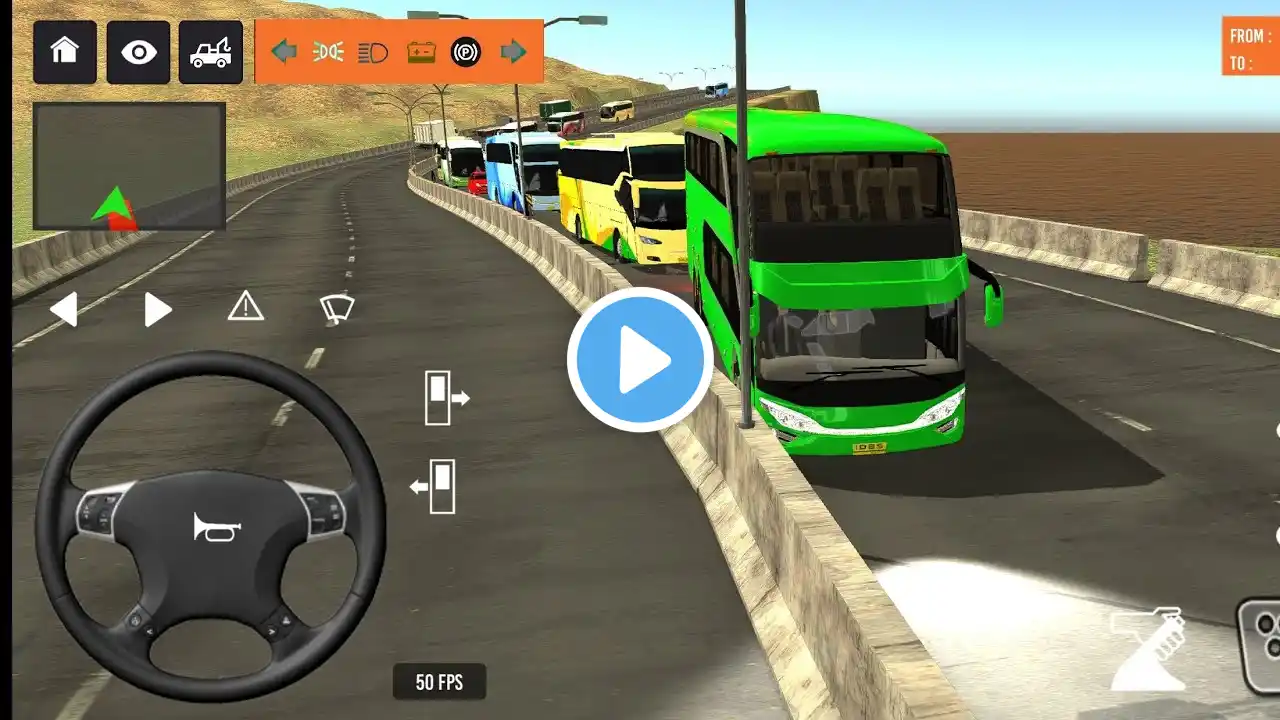Activate the left turn signal indicator
The width and height of the screenshot is (1280, 720).
284,52
